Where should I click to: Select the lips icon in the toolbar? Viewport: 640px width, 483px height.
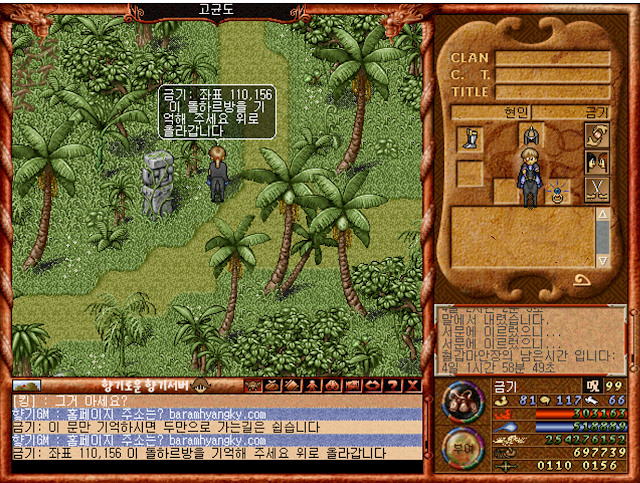coord(374,385)
